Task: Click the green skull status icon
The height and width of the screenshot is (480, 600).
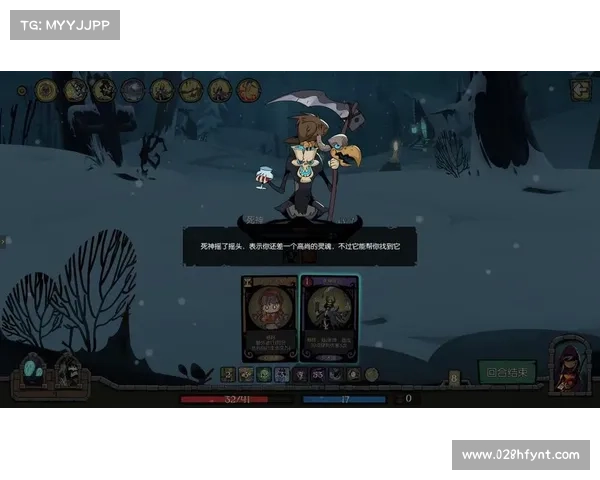Action: [x=264, y=374]
